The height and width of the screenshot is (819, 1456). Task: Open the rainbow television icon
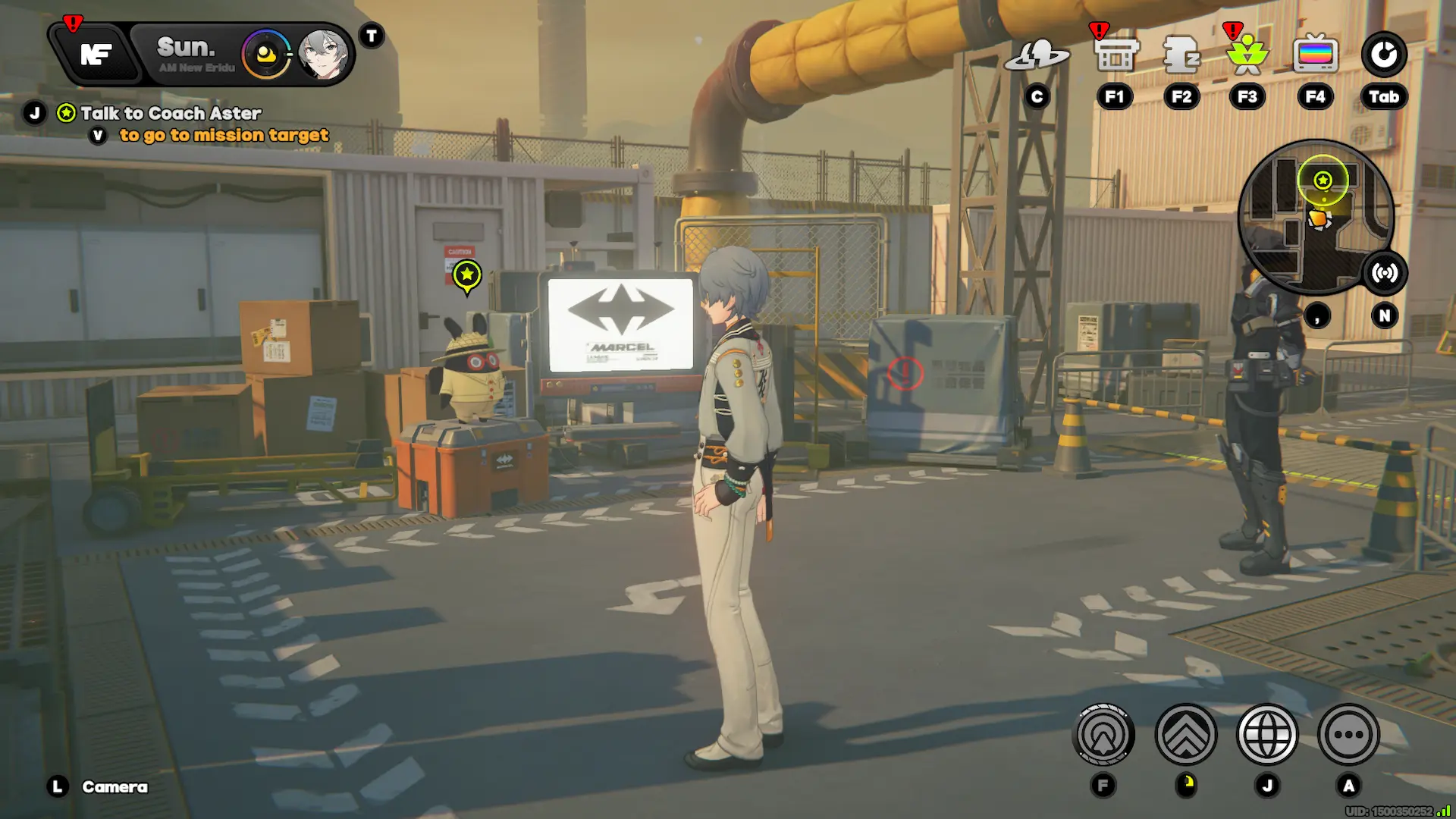point(1315,55)
